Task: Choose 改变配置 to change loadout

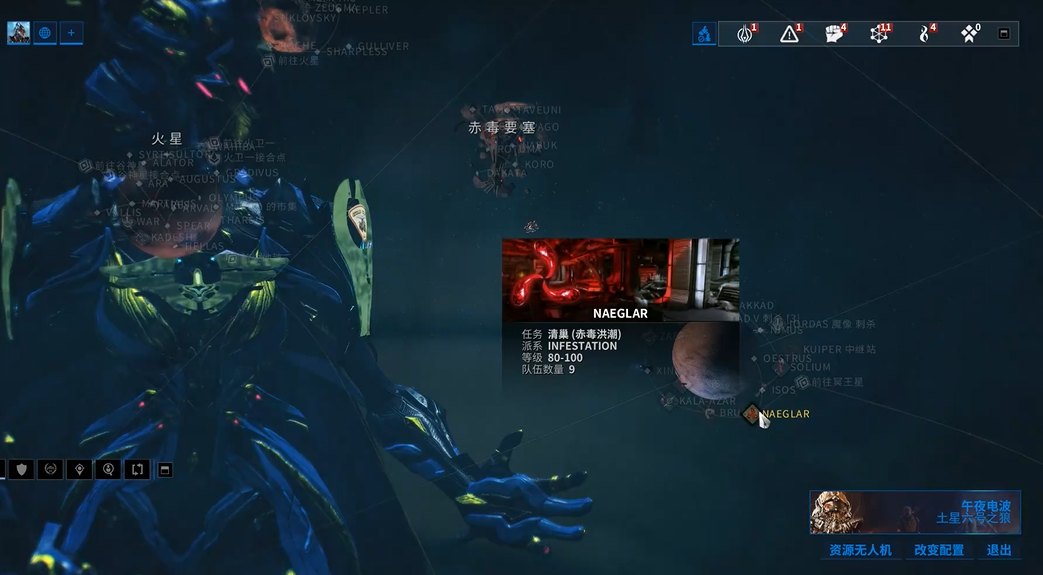Action: tap(939, 550)
